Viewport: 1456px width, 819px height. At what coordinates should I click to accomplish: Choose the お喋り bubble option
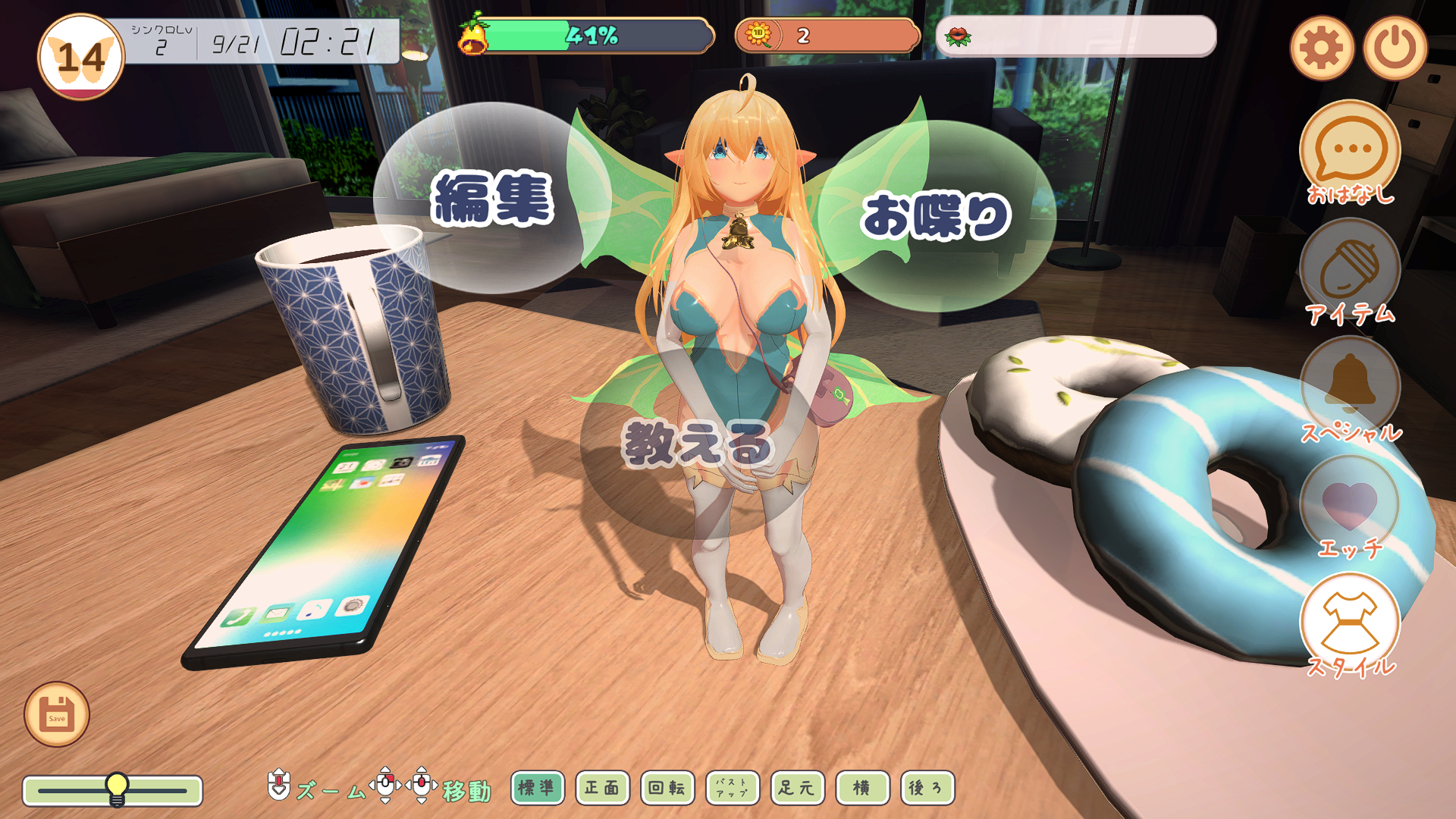coord(937,216)
